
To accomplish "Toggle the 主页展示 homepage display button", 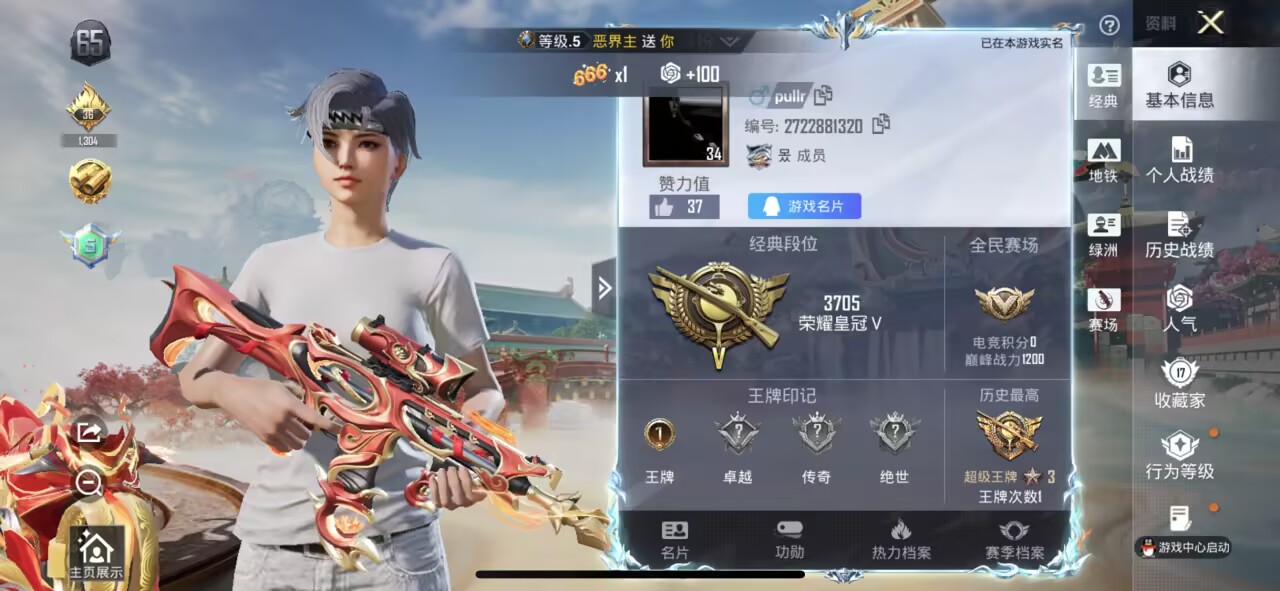I will (96, 554).
